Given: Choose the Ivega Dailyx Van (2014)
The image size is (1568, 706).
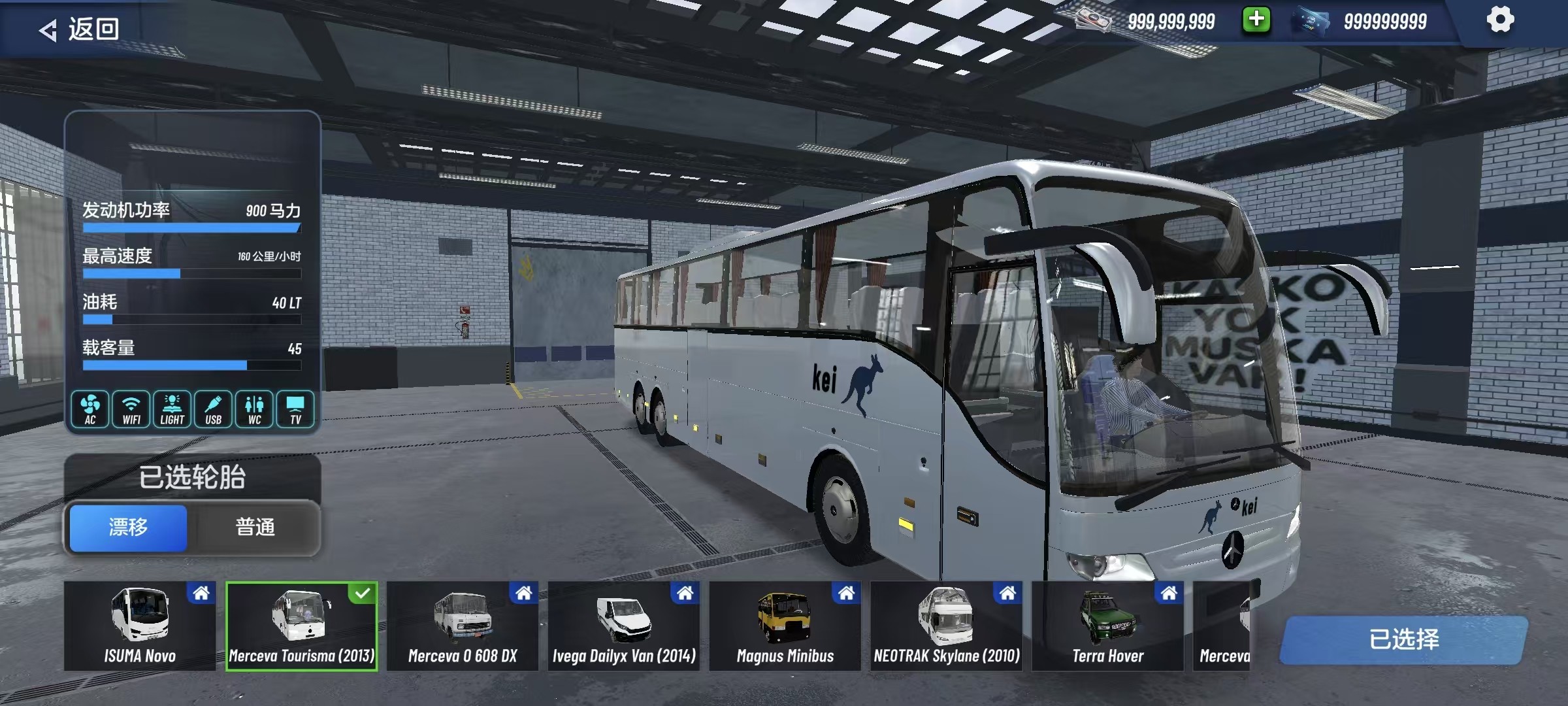Looking at the screenshot, I should click(x=624, y=626).
